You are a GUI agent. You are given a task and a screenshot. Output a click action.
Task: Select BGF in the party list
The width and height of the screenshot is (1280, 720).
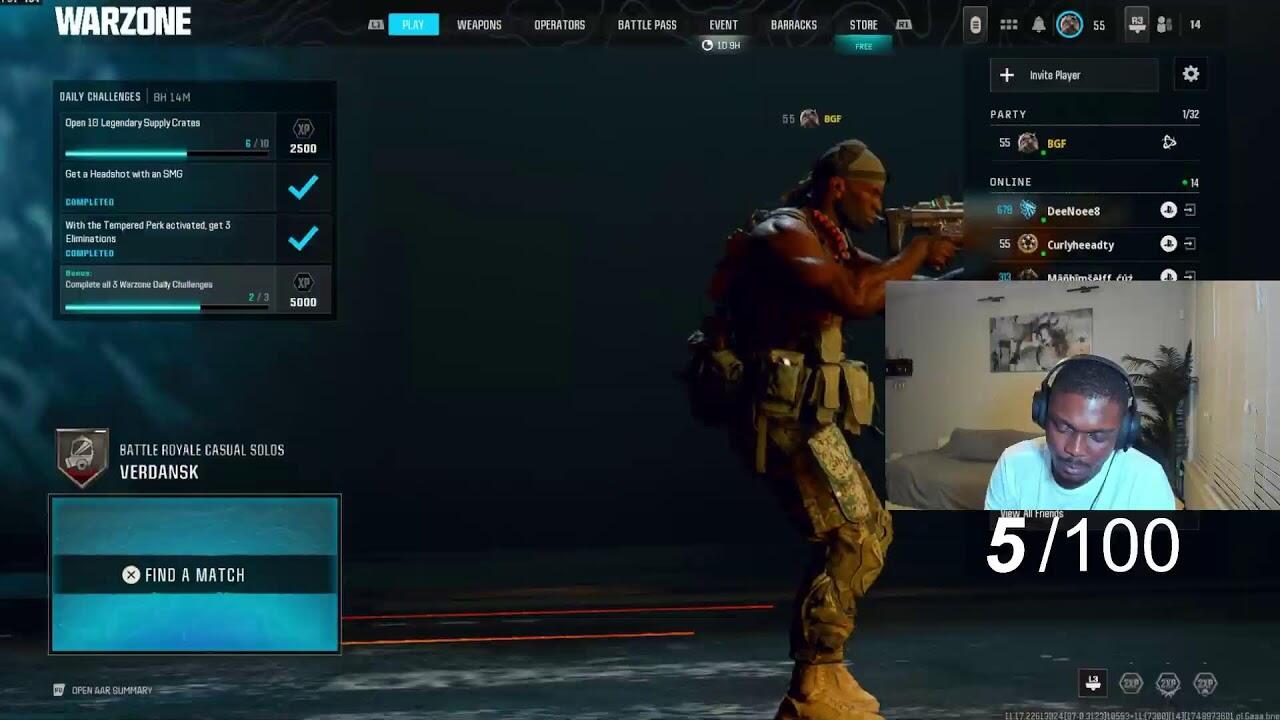click(x=1056, y=144)
